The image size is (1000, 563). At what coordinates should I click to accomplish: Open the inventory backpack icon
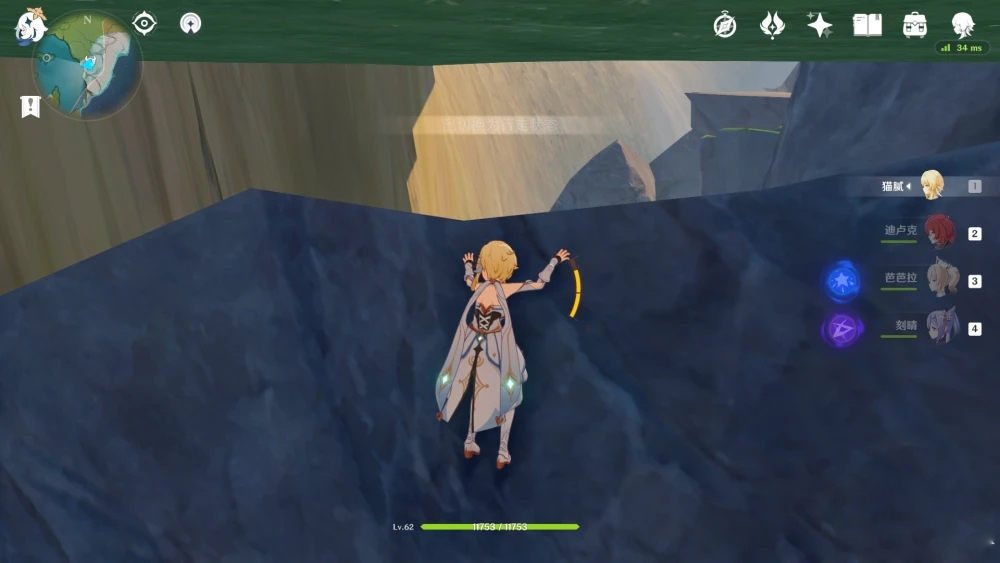coord(914,25)
